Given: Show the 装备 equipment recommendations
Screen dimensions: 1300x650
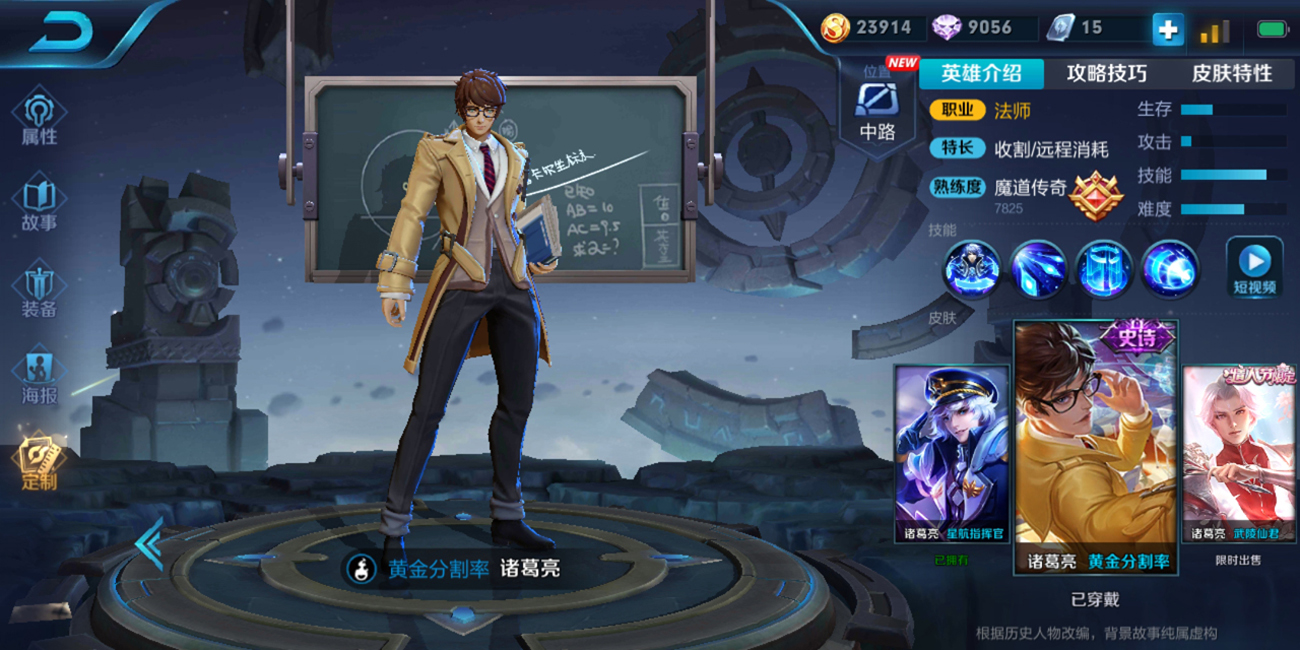Looking at the screenshot, I should 39,292.
